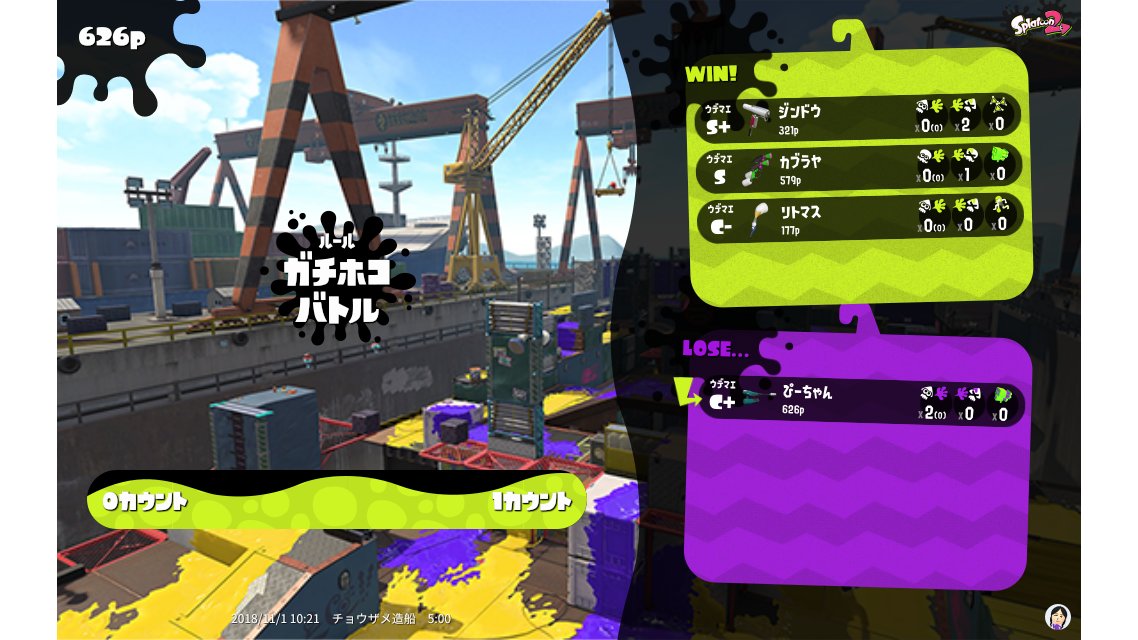Select player row ジンドウ
The image size is (1138, 640).
pos(860,116)
